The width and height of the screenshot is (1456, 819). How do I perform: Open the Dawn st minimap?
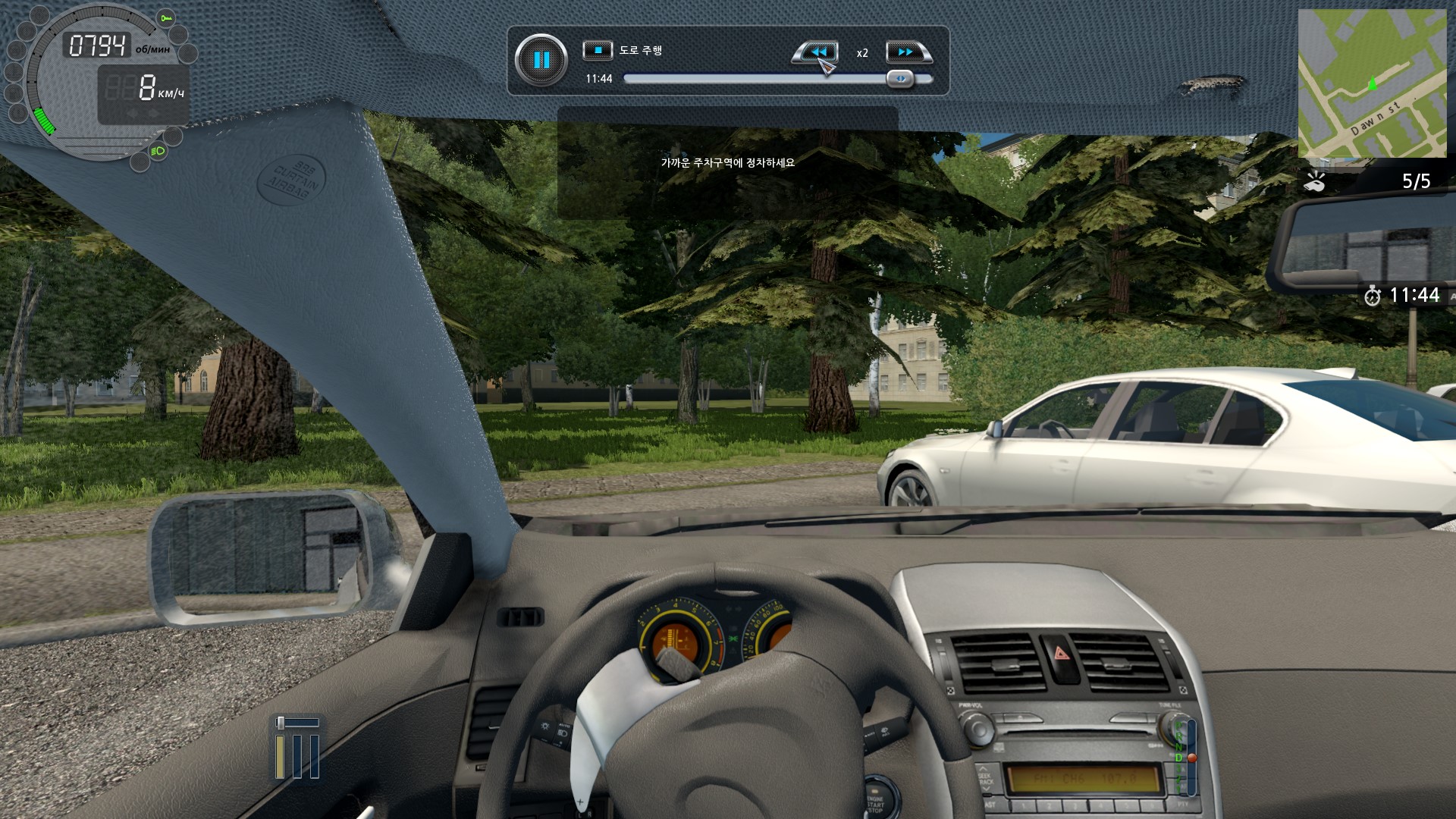pos(1372,83)
